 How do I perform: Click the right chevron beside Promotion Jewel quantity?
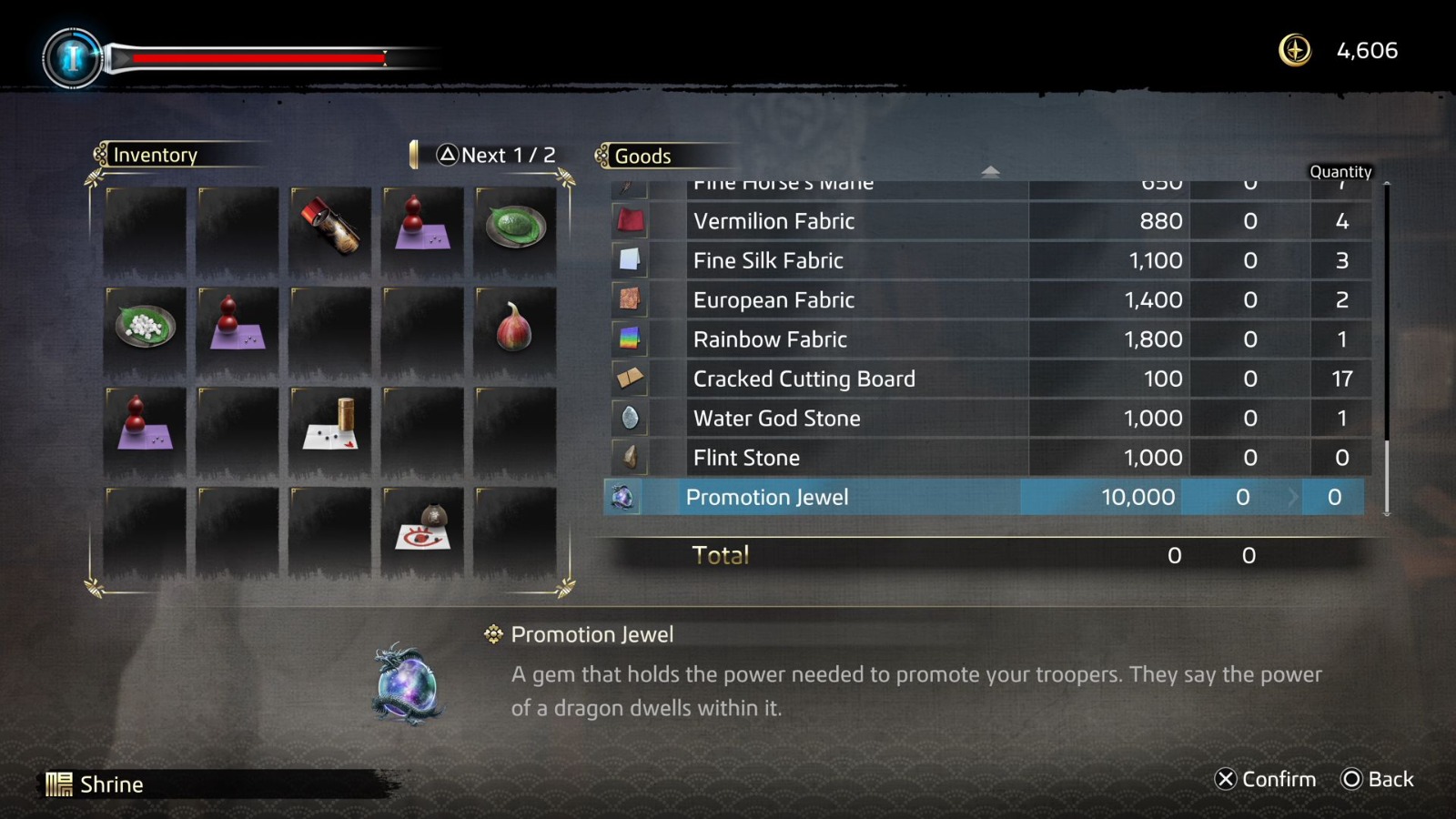pyautogui.click(x=1294, y=497)
